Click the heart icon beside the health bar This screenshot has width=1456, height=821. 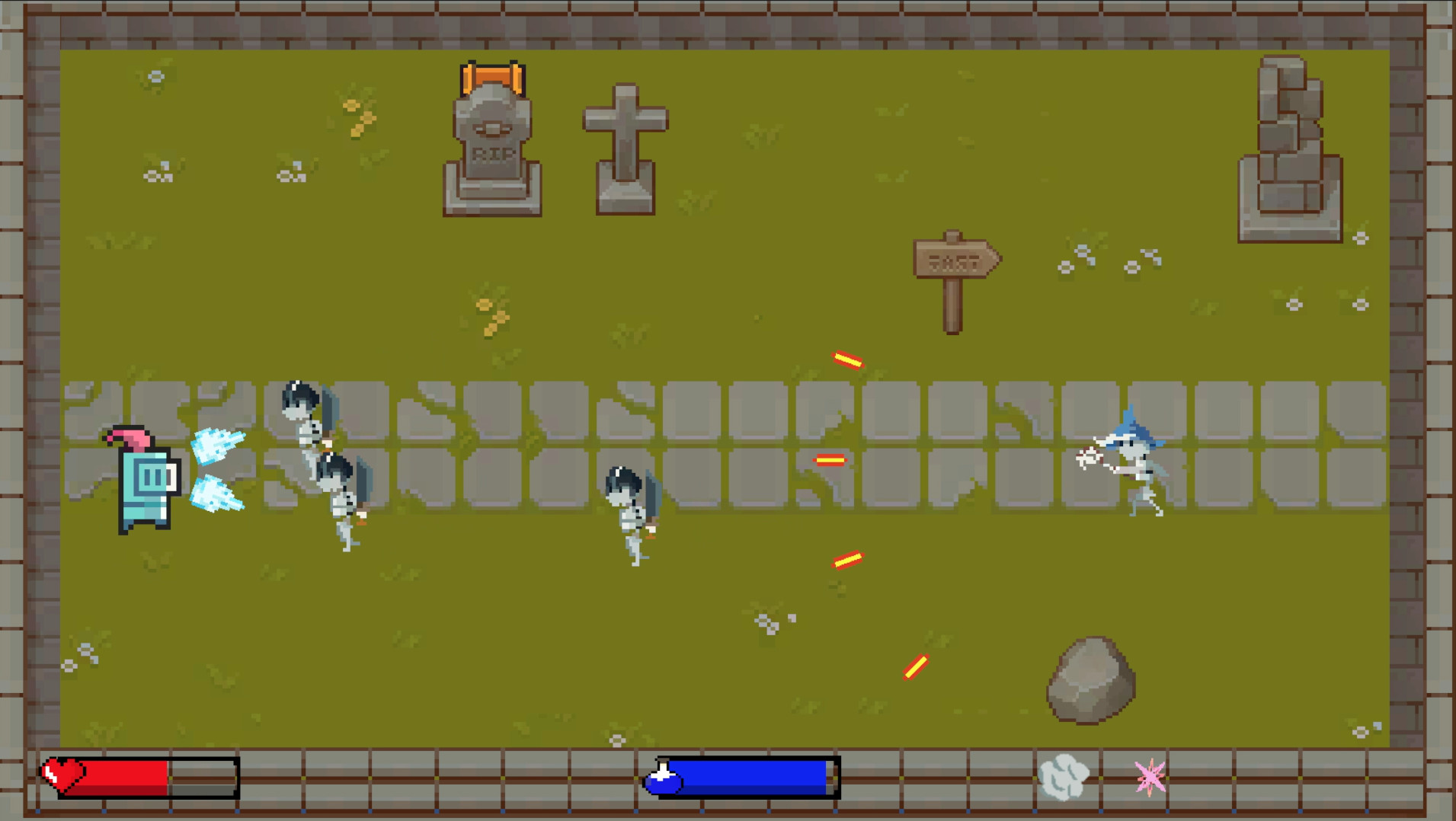click(65, 775)
